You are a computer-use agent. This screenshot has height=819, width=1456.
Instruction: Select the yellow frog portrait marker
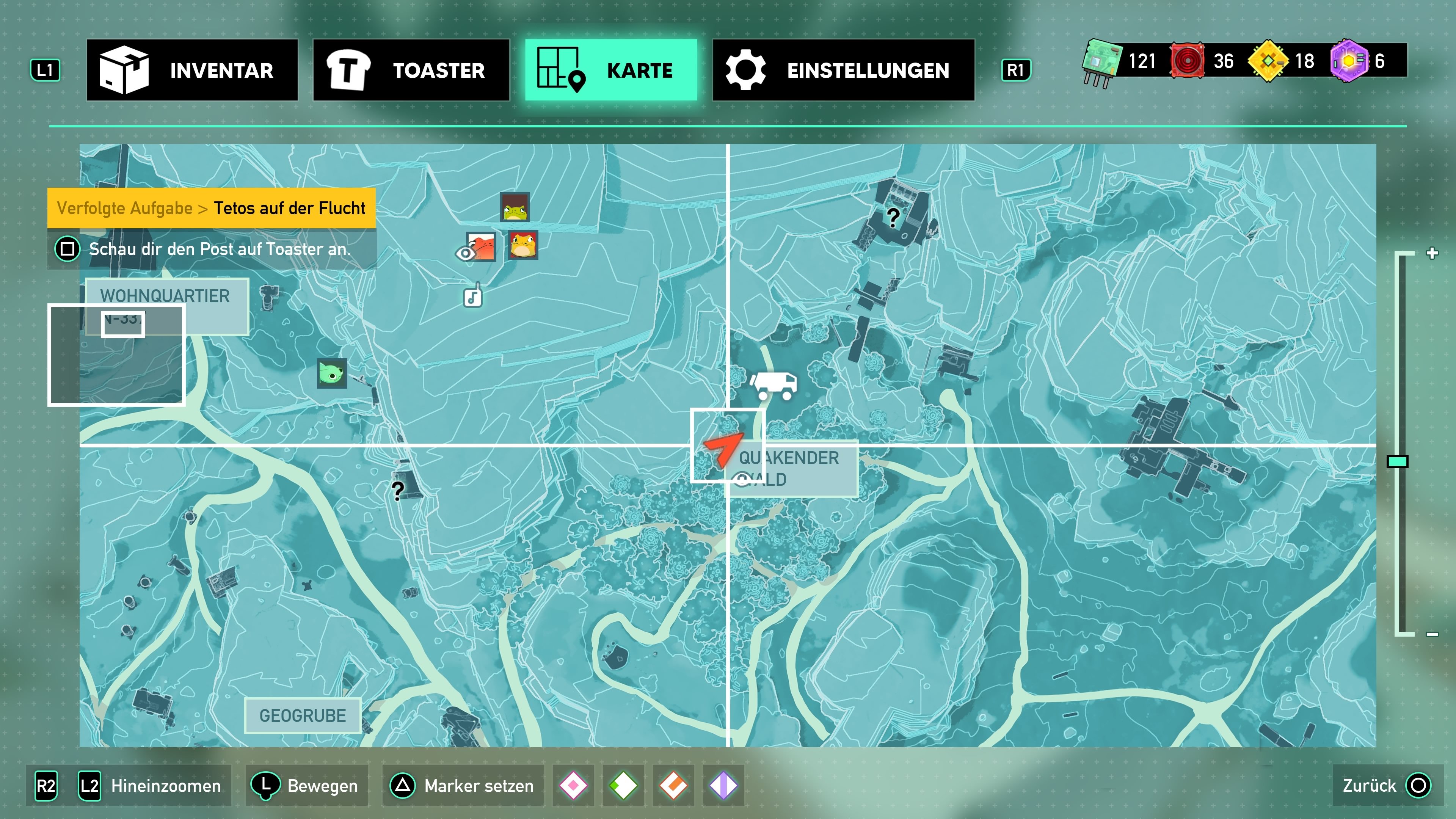[x=523, y=245]
